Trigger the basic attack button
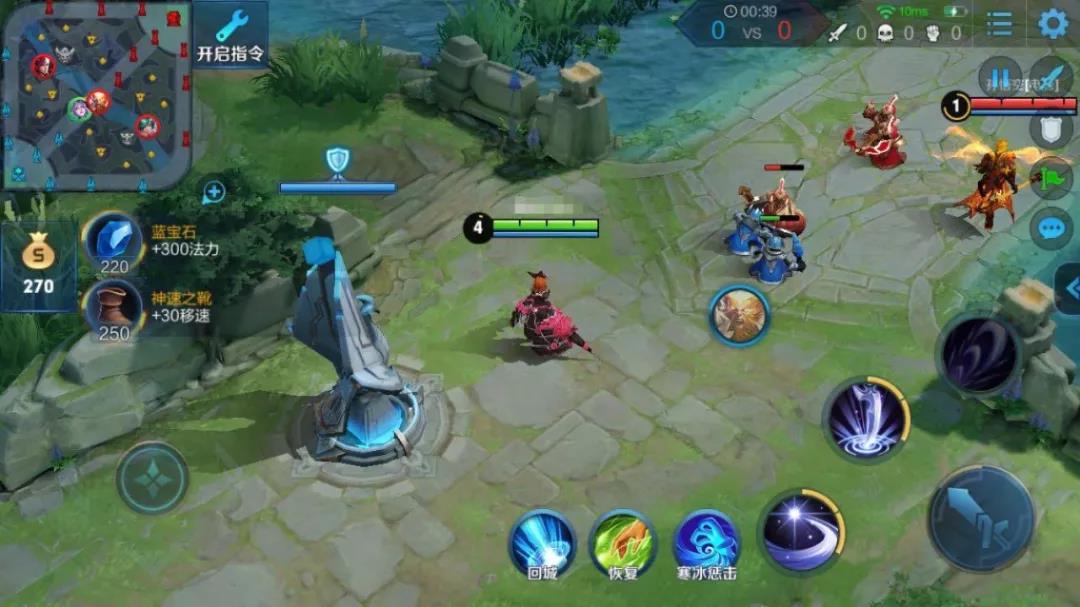1080x607 pixels. (x=981, y=517)
